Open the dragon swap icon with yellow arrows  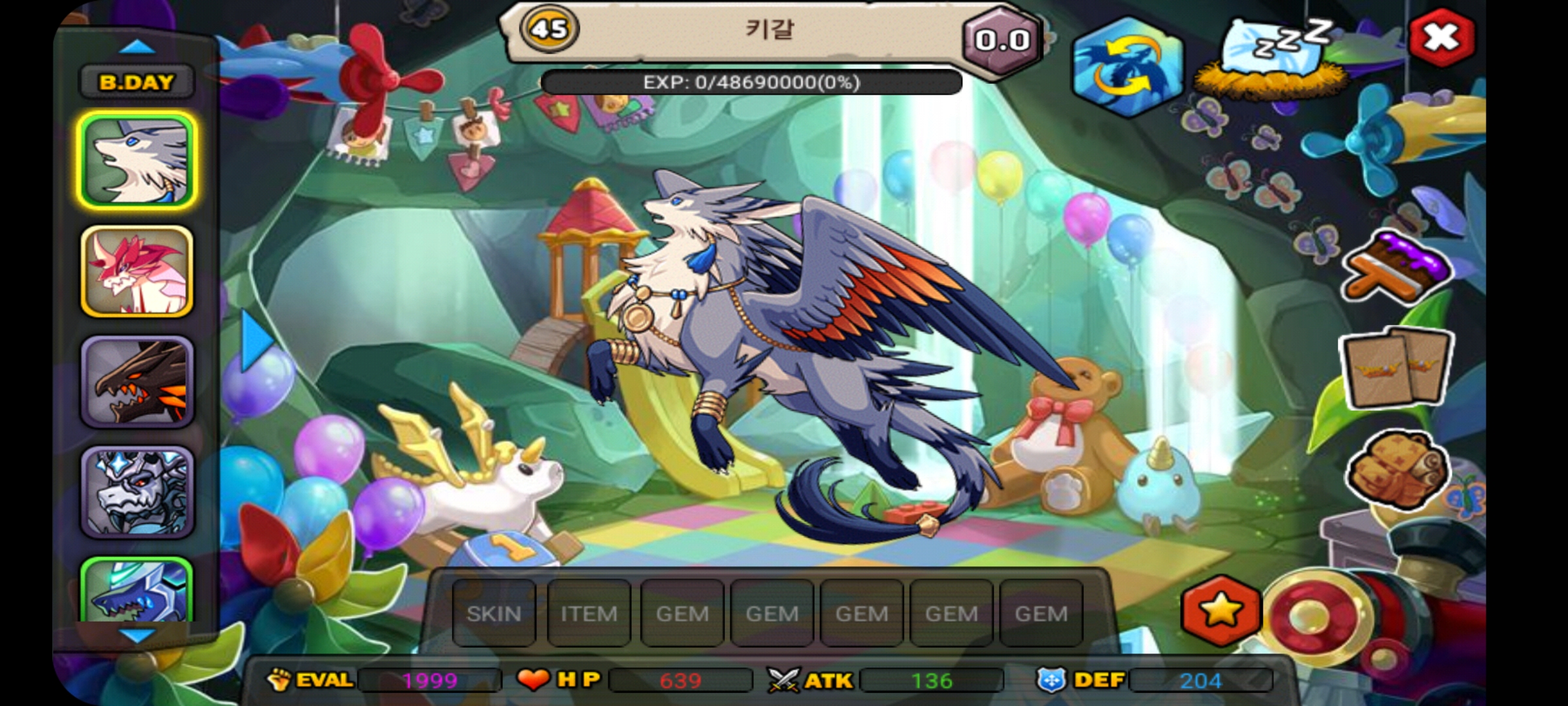(x=1128, y=67)
